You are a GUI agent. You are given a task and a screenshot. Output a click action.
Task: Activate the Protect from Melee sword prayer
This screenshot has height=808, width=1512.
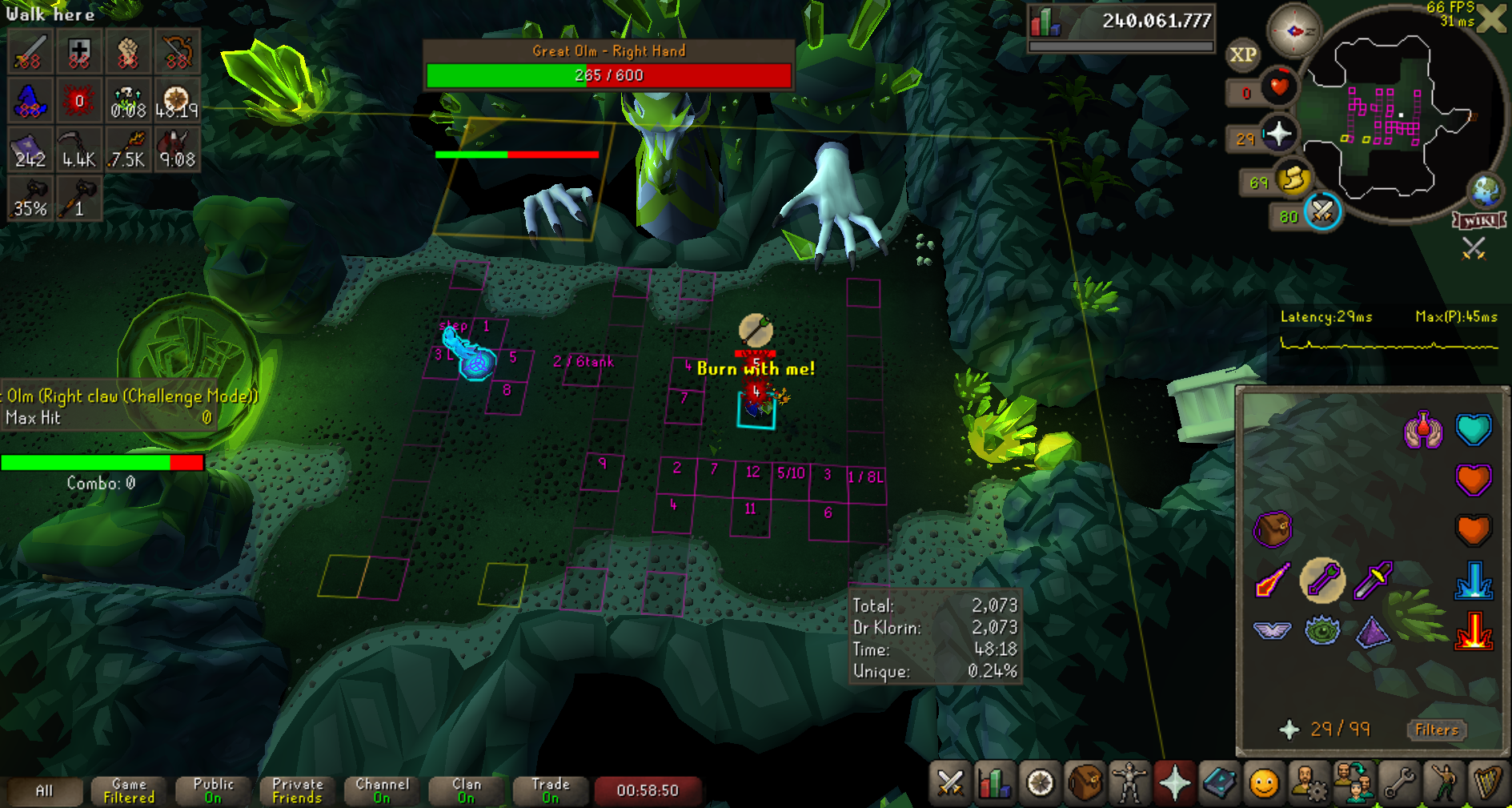pos(1373,580)
